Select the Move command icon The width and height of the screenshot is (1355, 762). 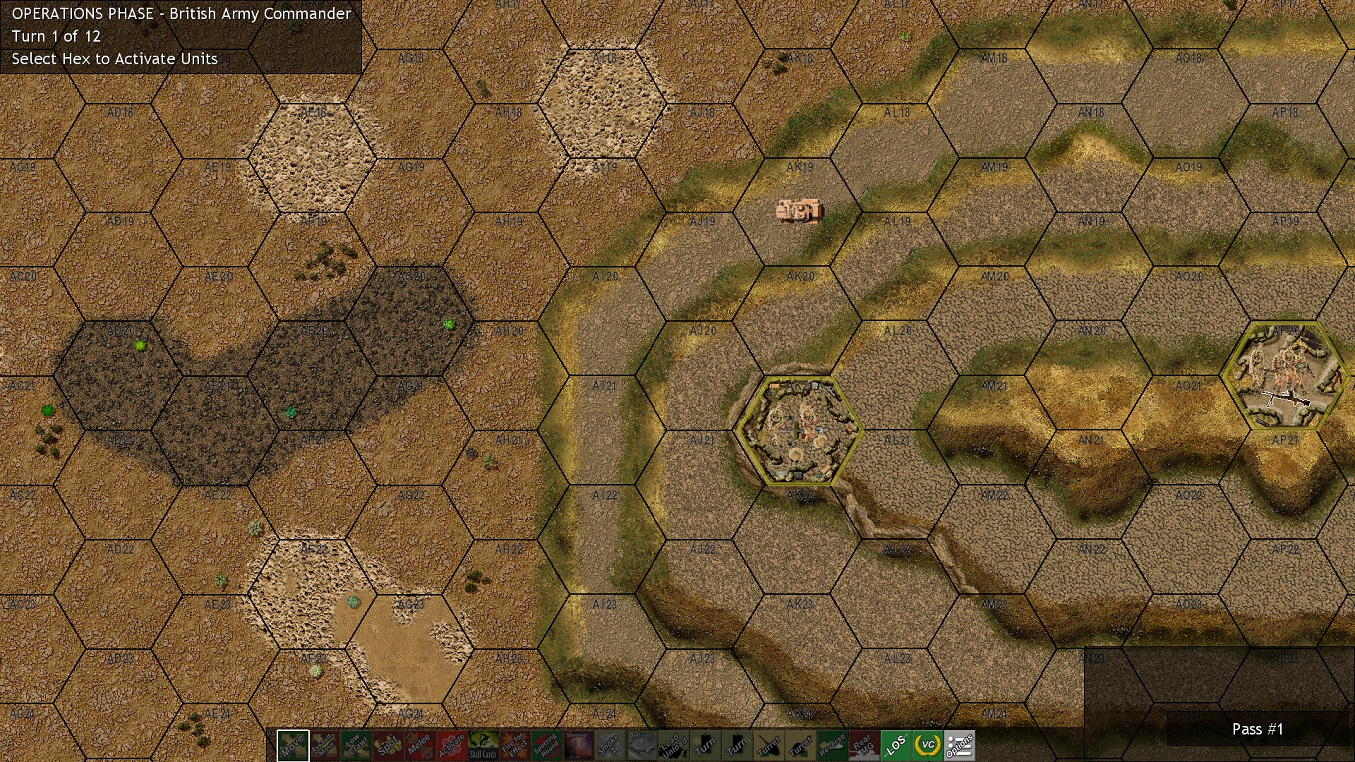coord(292,746)
